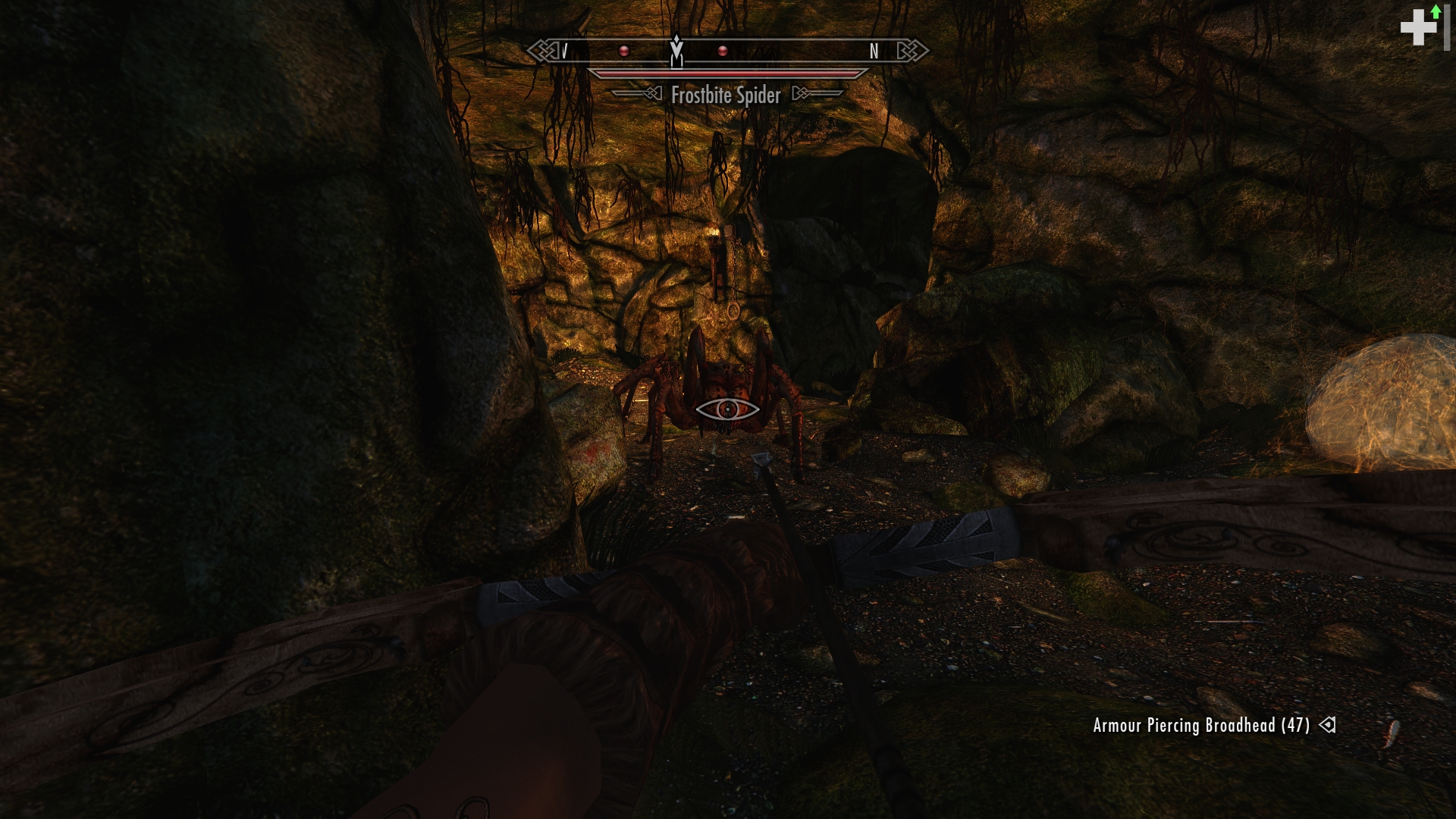This screenshot has height=819, width=1456.
Task: Click the white plus icon with green arrow
Action: tap(1420, 27)
